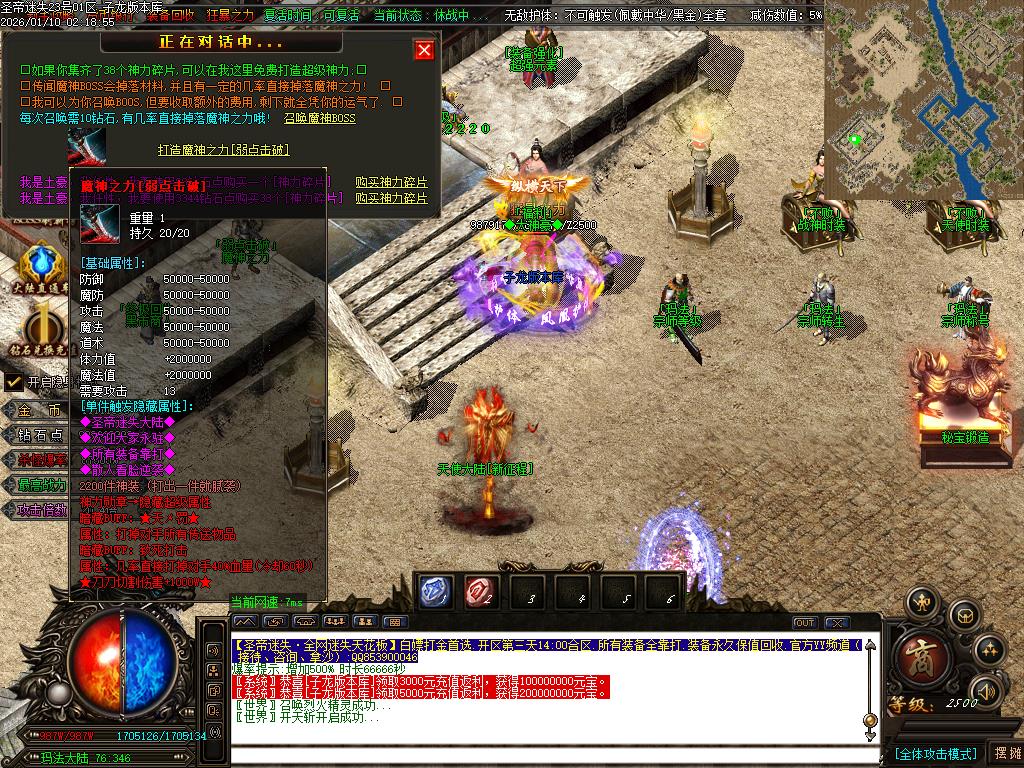
Task: Click the 召唤魔神BOSS summon link
Action: 319,118
